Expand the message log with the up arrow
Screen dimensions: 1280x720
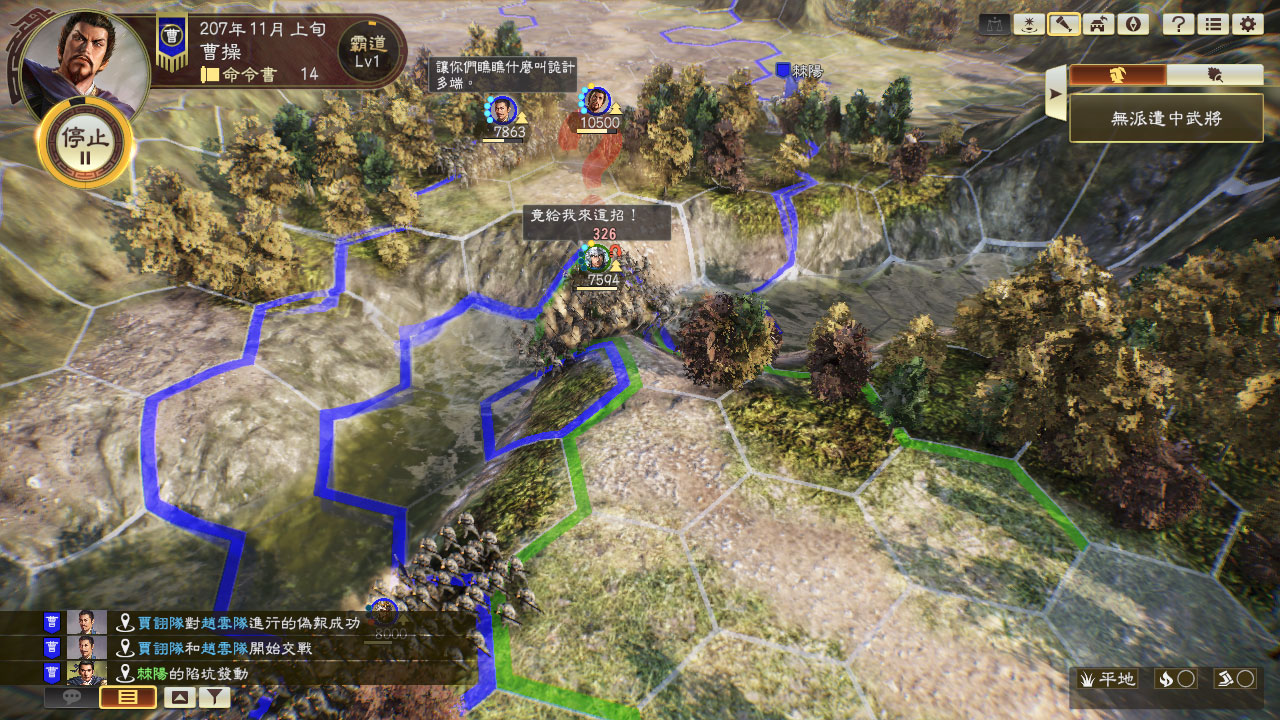[x=179, y=698]
